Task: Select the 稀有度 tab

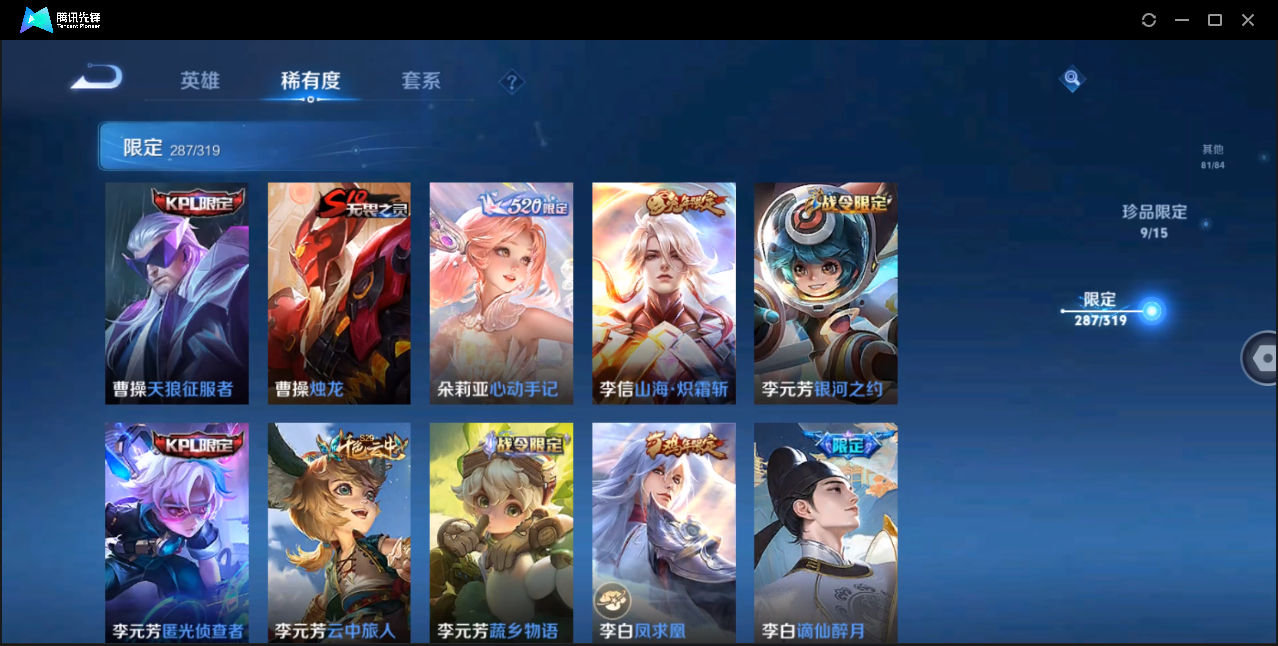Action: (x=310, y=81)
